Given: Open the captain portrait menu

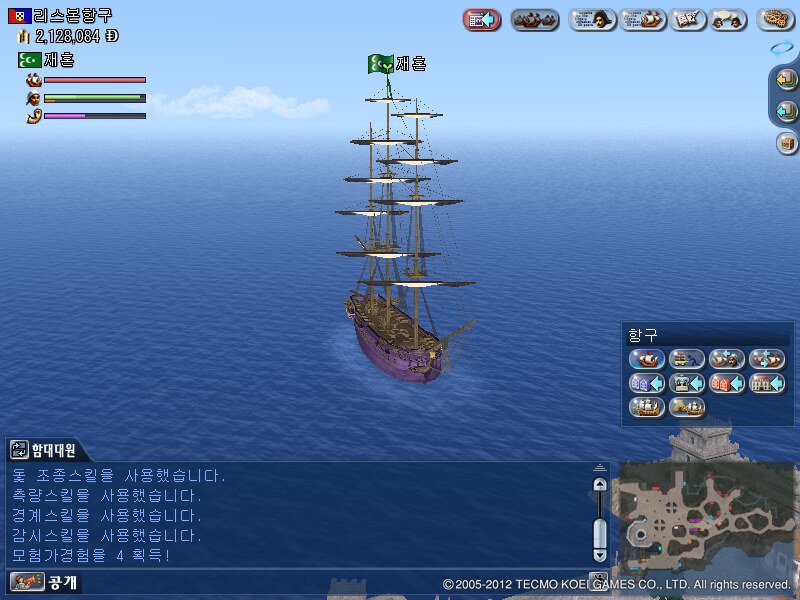Looking at the screenshot, I should click(592, 19).
